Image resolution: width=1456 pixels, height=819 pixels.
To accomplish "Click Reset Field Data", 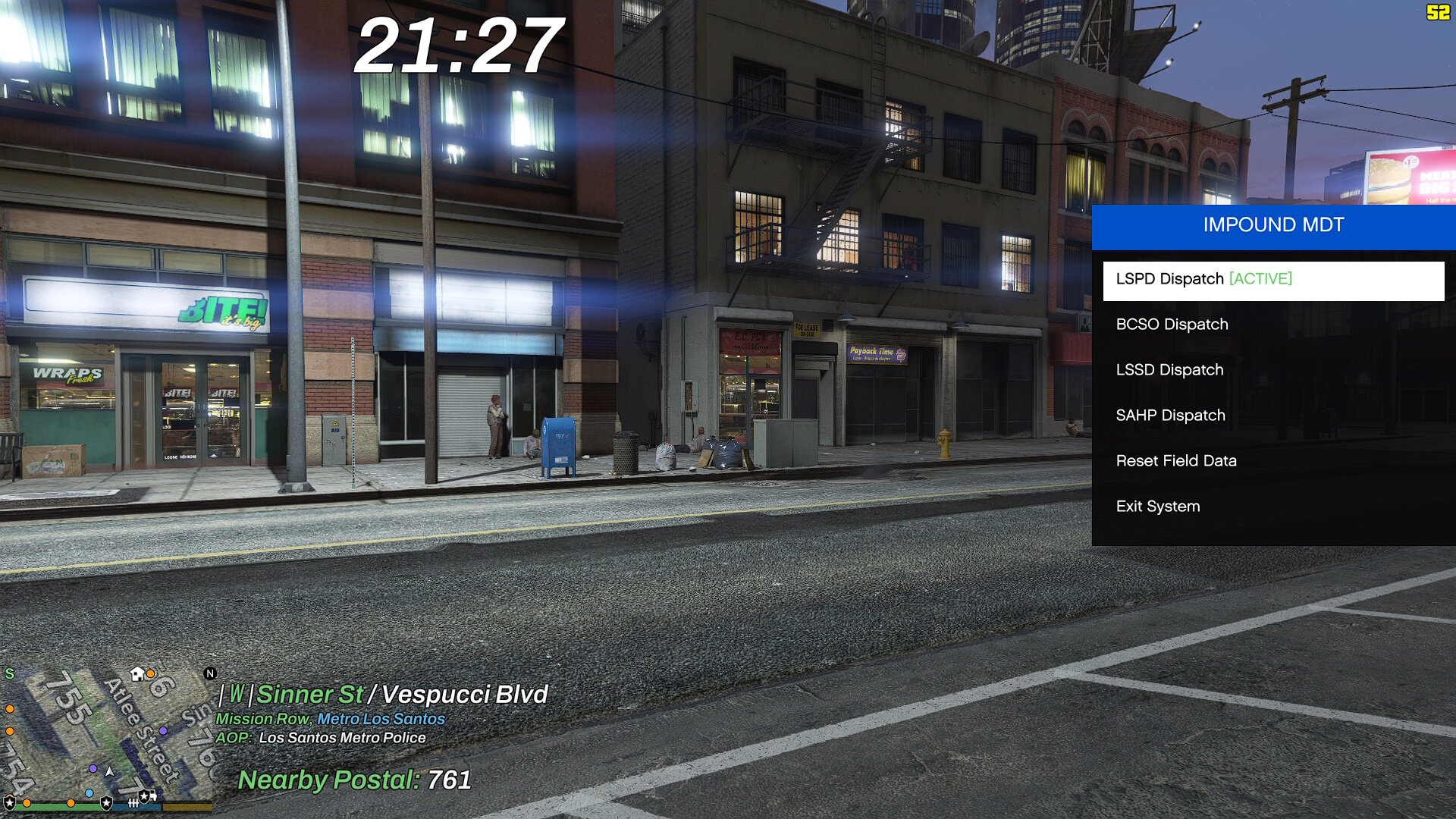I will pyautogui.click(x=1272, y=461).
